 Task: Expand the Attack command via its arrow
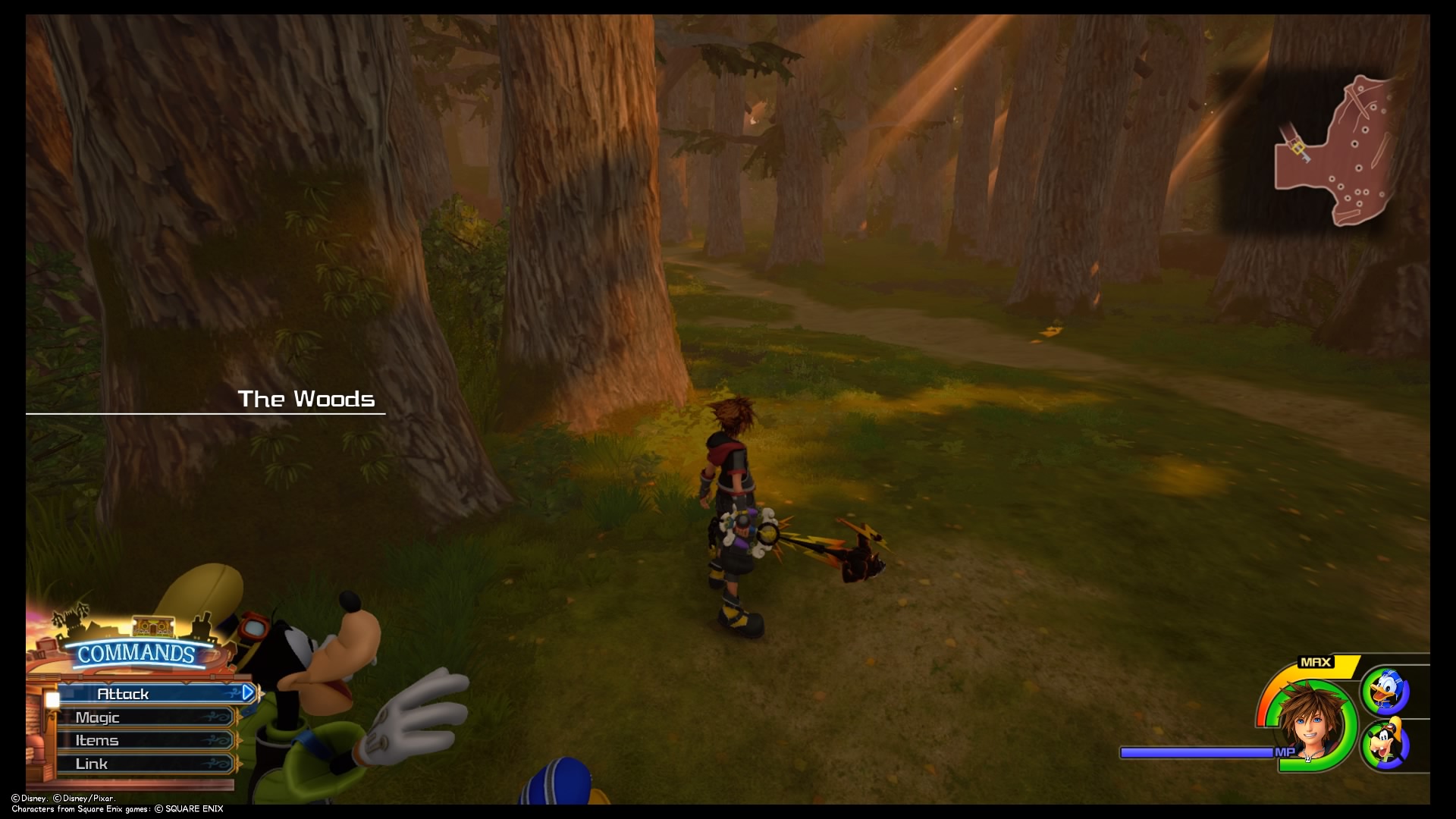click(x=249, y=692)
